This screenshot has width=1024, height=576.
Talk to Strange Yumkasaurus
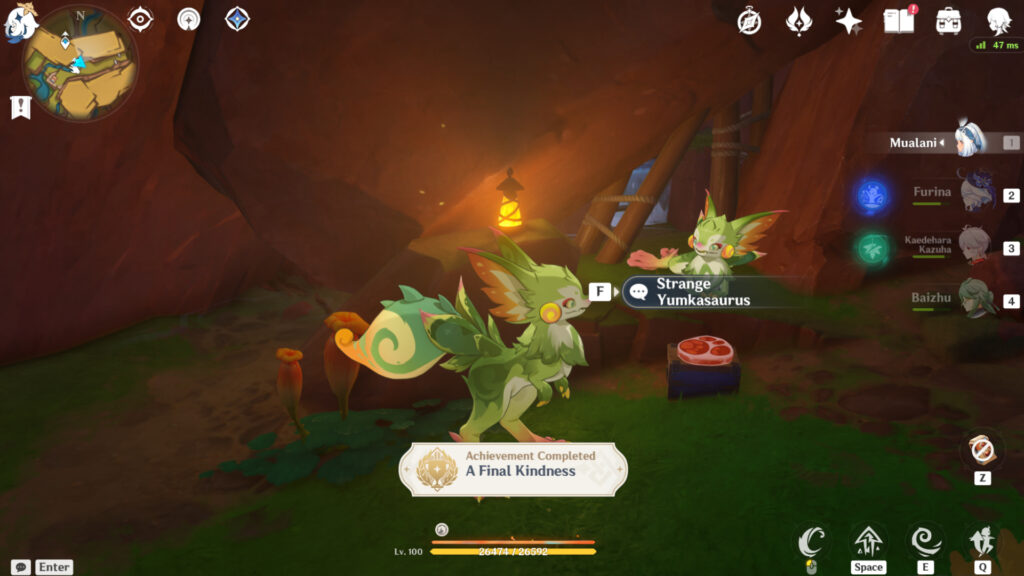[x=702, y=292]
